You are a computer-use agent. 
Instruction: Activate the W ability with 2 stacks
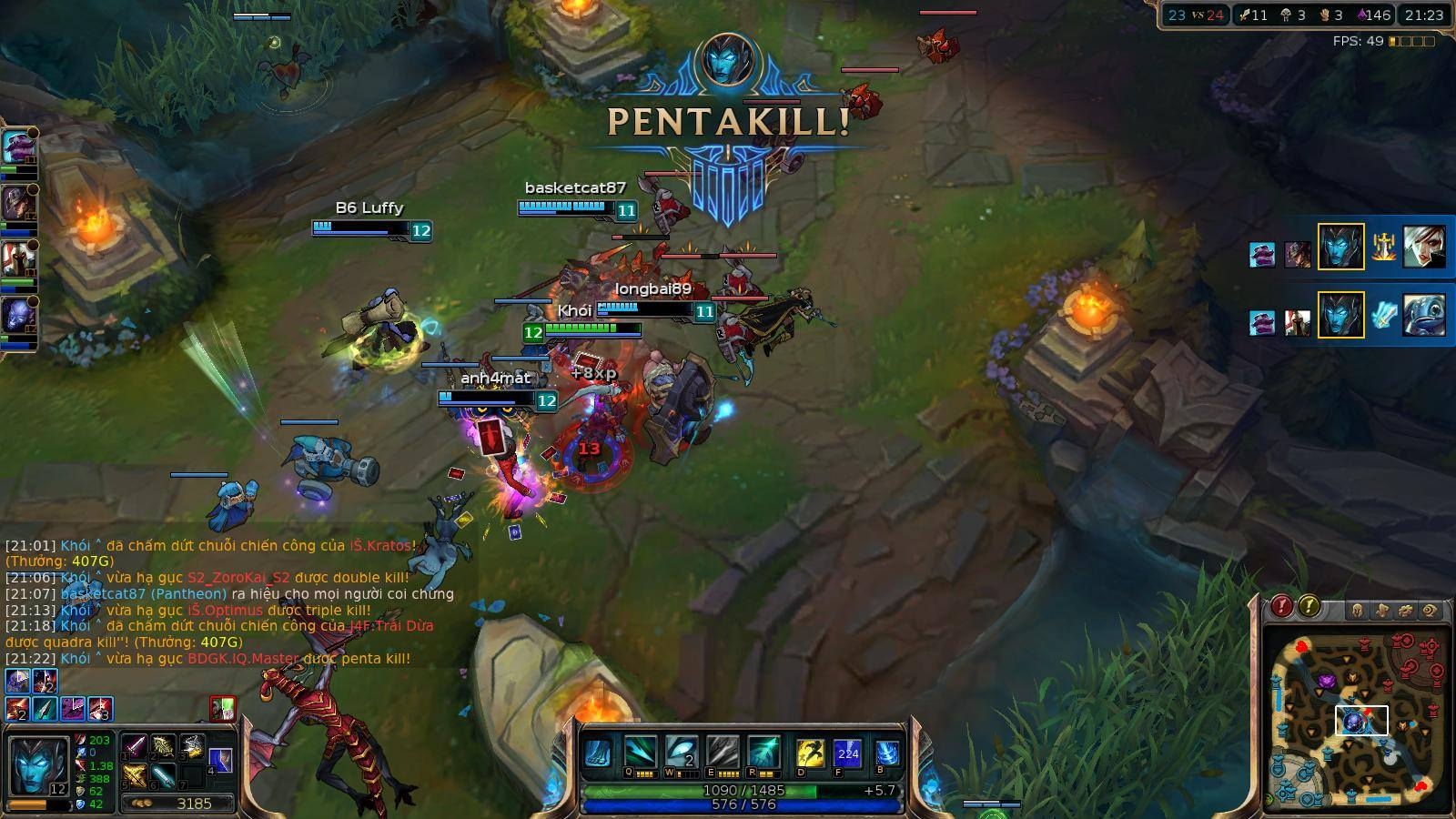tap(681, 753)
